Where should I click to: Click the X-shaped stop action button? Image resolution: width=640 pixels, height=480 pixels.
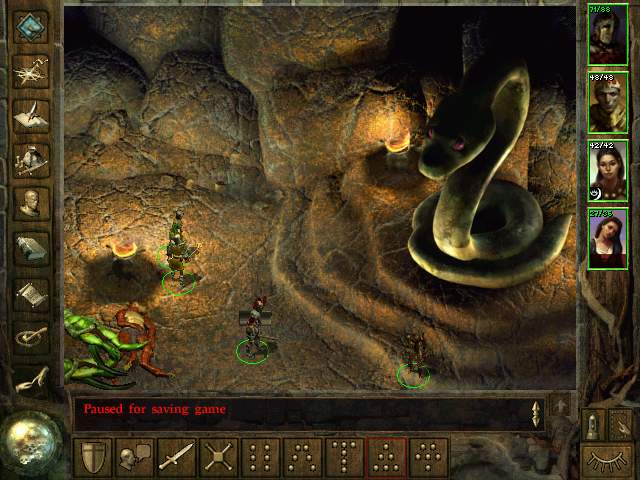click(x=218, y=458)
